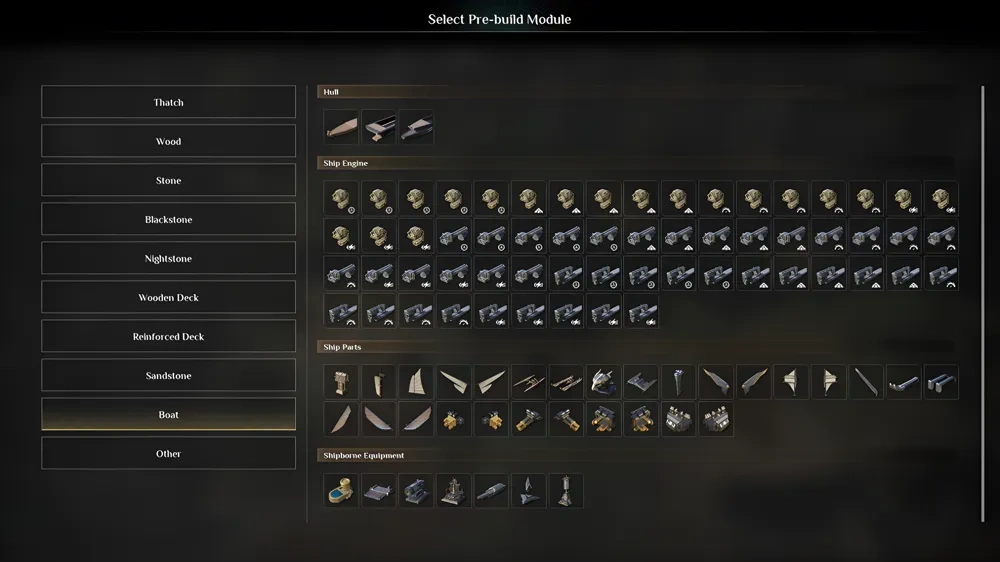Viewport: 1000px width, 562px height.
Task: Choose the first Ship Parts module icon
Action: [341, 382]
